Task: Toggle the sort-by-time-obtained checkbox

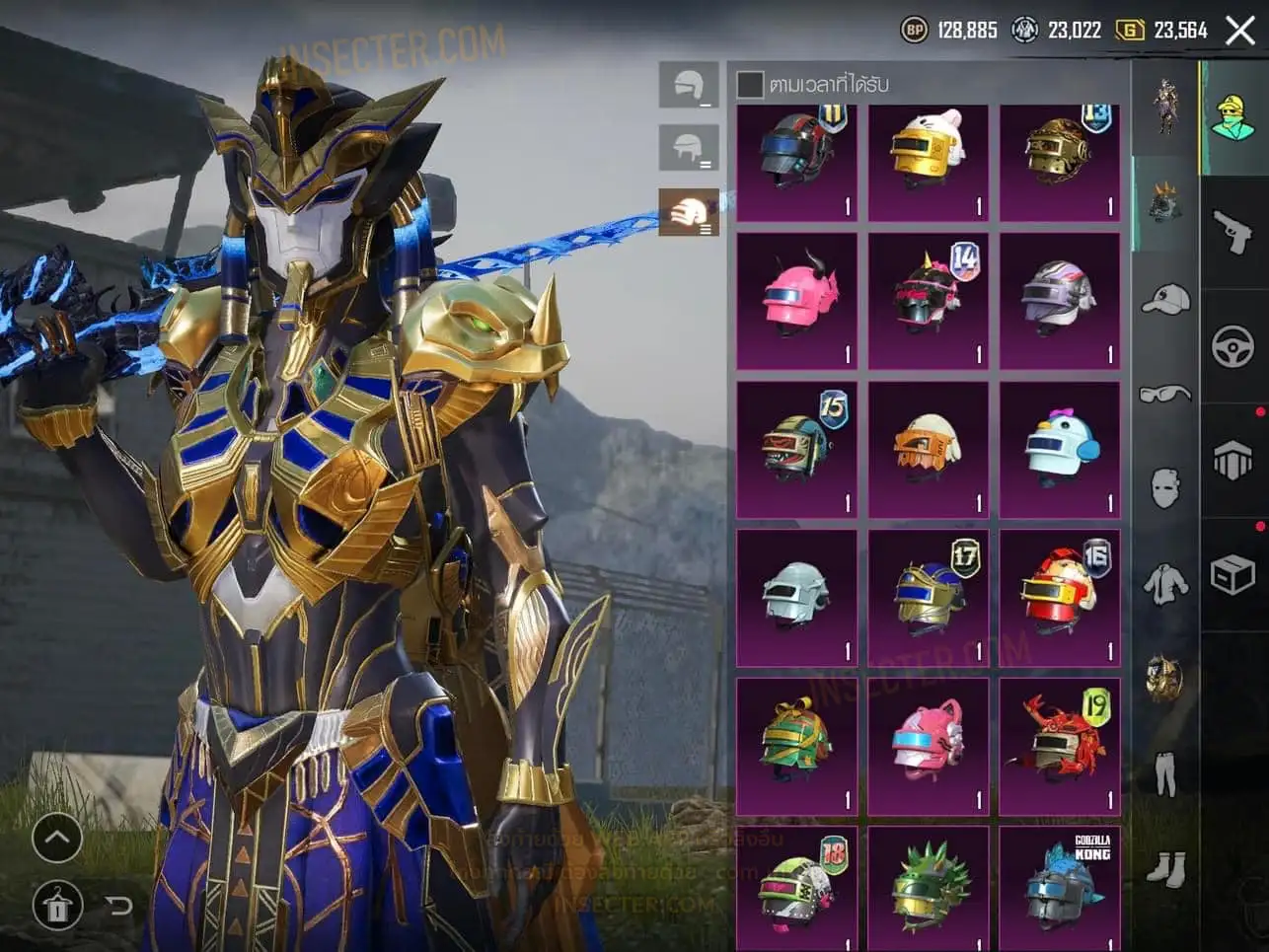Action: (750, 85)
